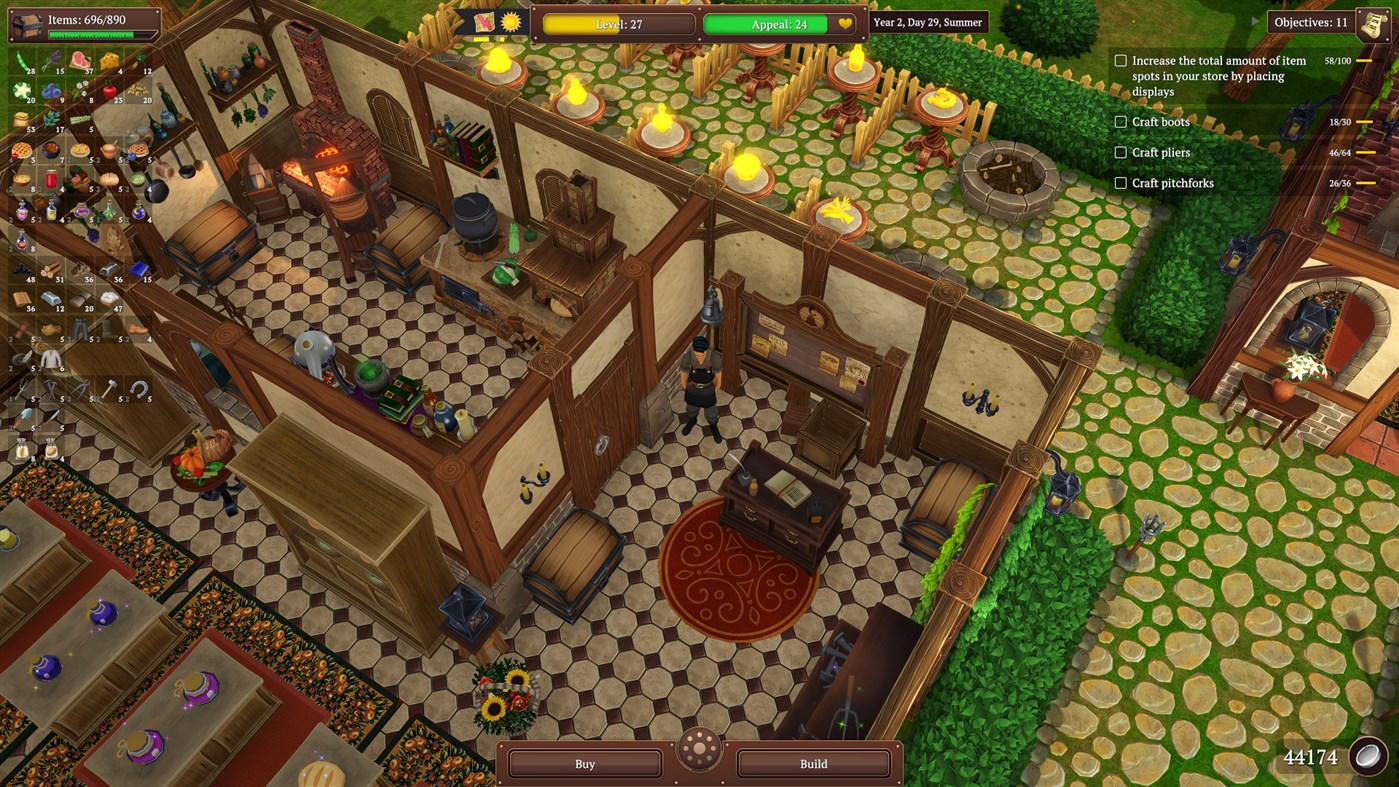The width and height of the screenshot is (1399, 787).
Task: Click the pitchfork icon in the inventory
Action: point(22,387)
